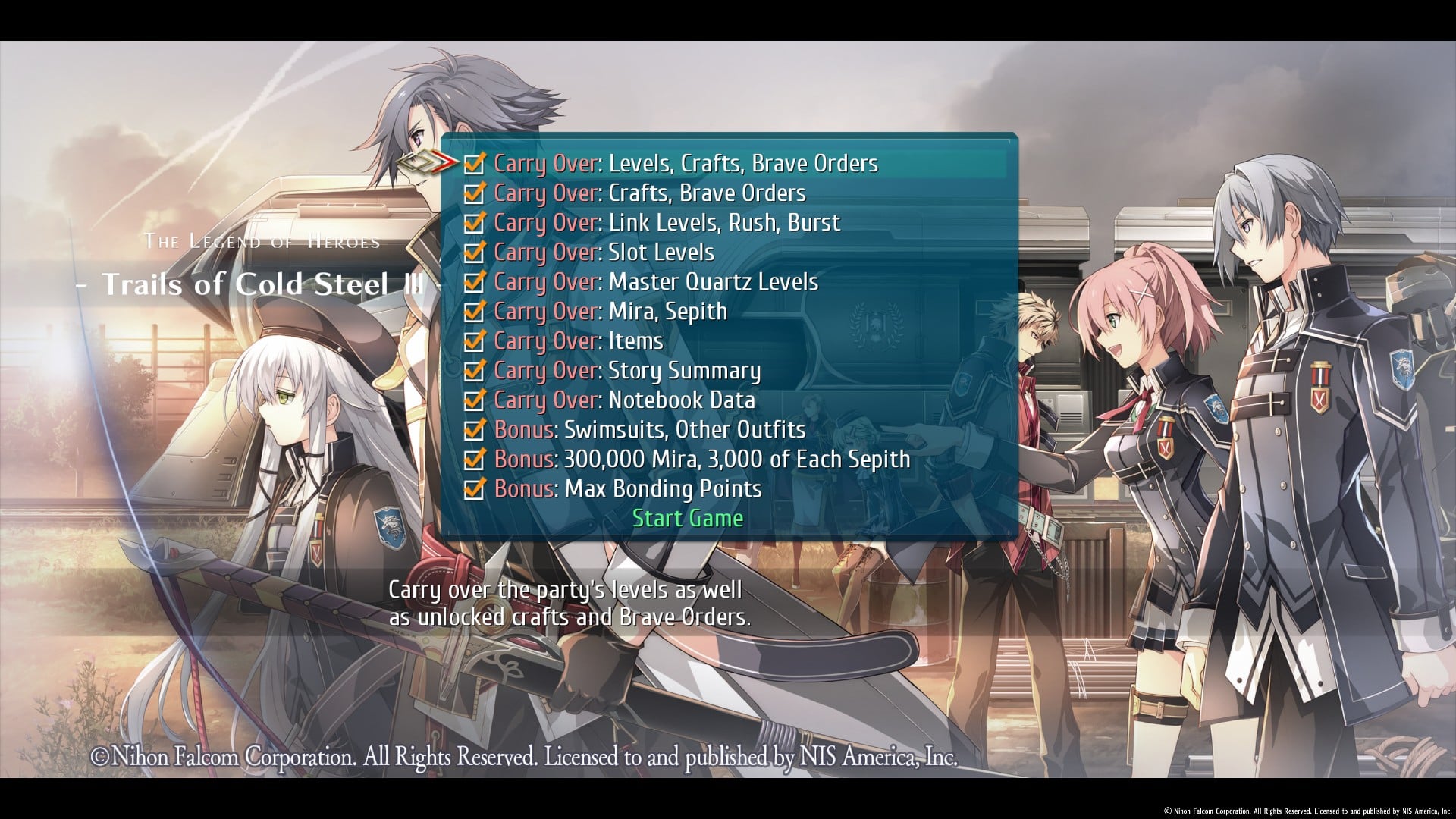
Task: Uncheck Carry Over Notebook Data
Action: coord(474,400)
